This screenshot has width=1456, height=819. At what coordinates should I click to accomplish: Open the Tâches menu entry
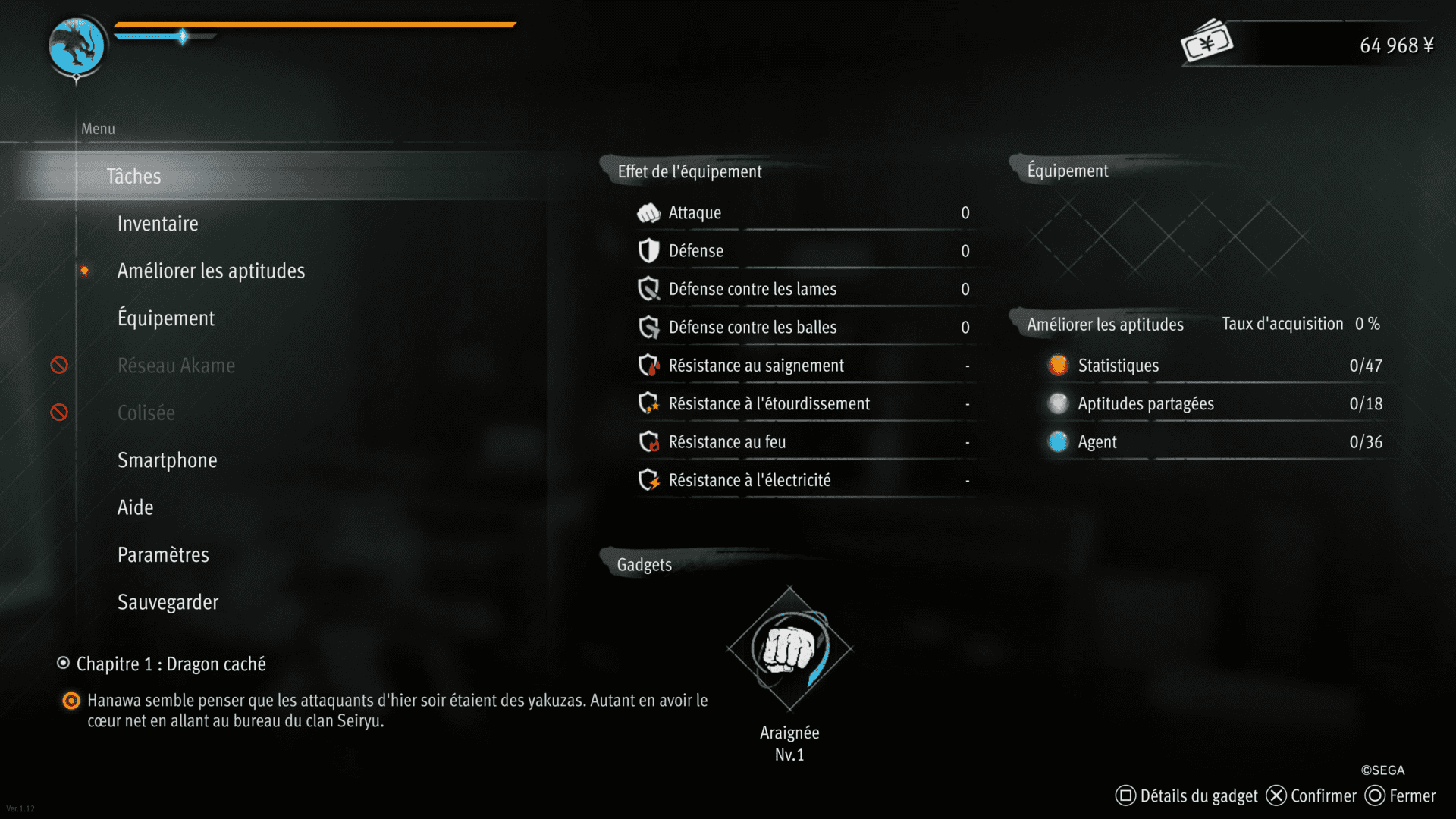tap(133, 176)
